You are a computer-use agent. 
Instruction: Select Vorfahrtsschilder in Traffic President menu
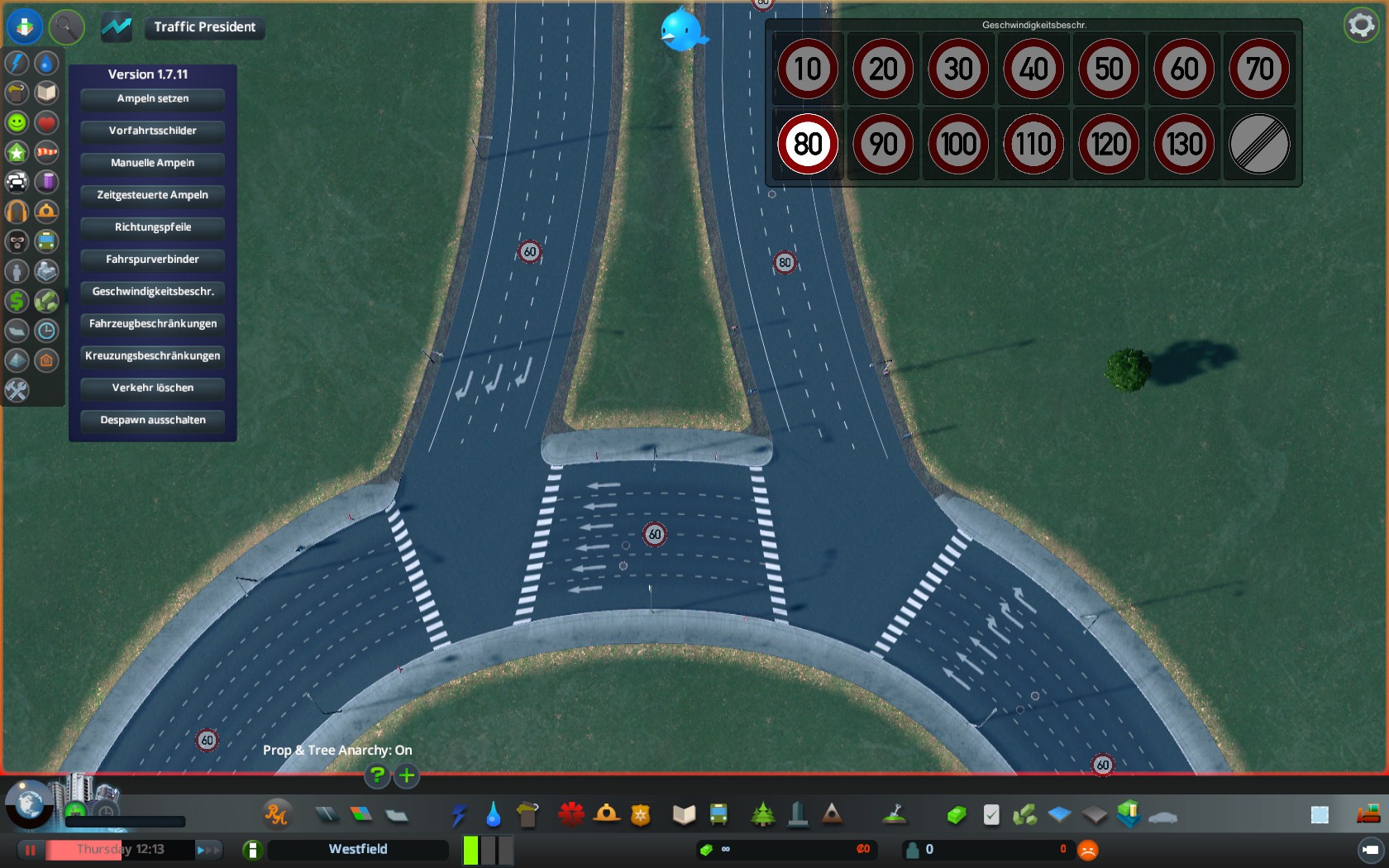[153, 131]
